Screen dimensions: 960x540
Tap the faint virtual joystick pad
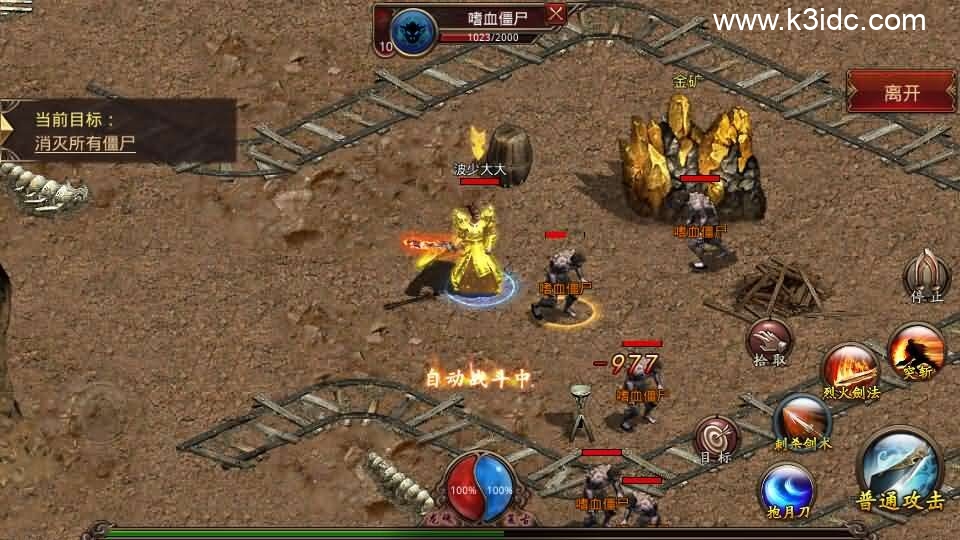click(x=97, y=413)
